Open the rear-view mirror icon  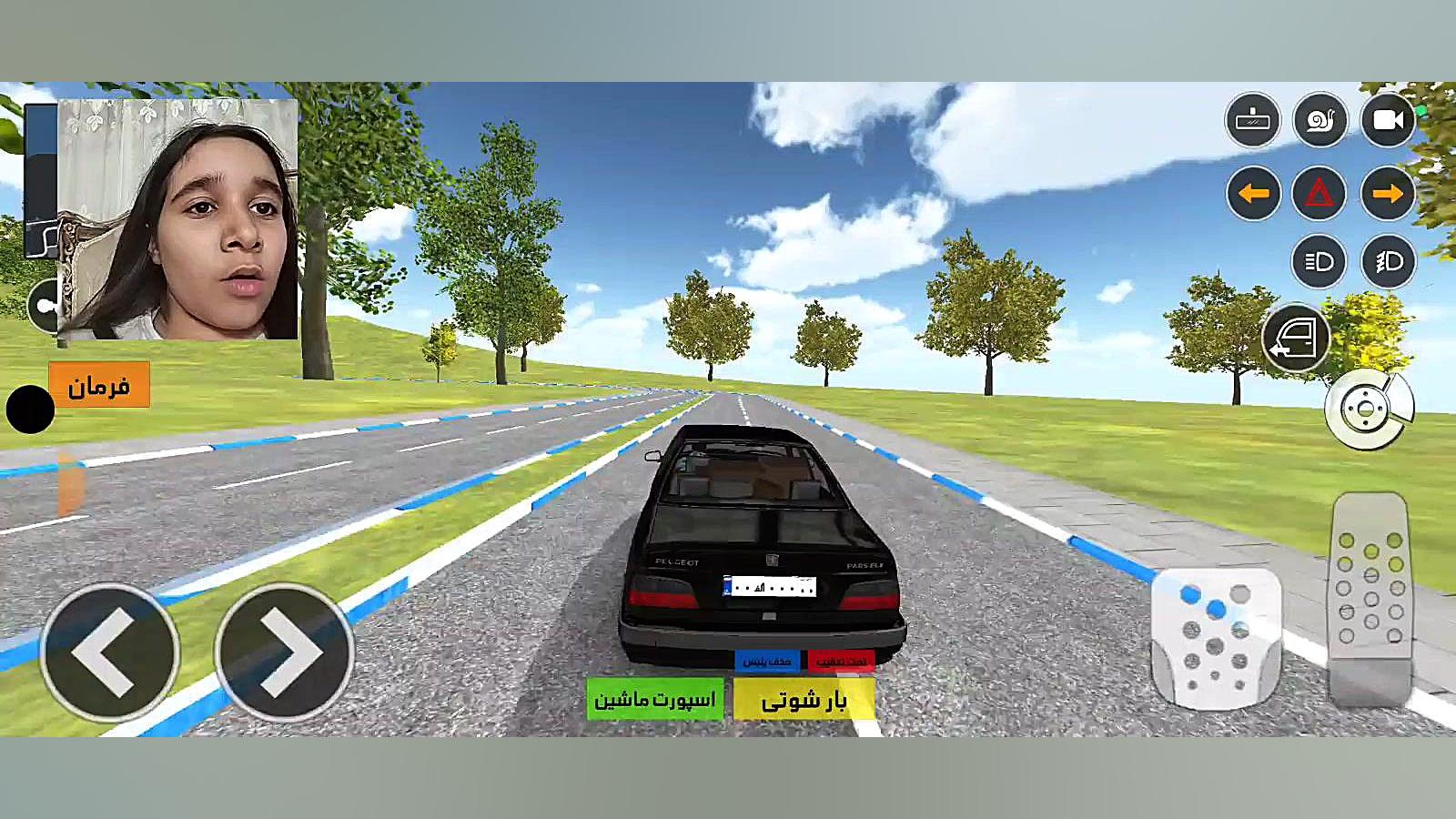[1253, 120]
